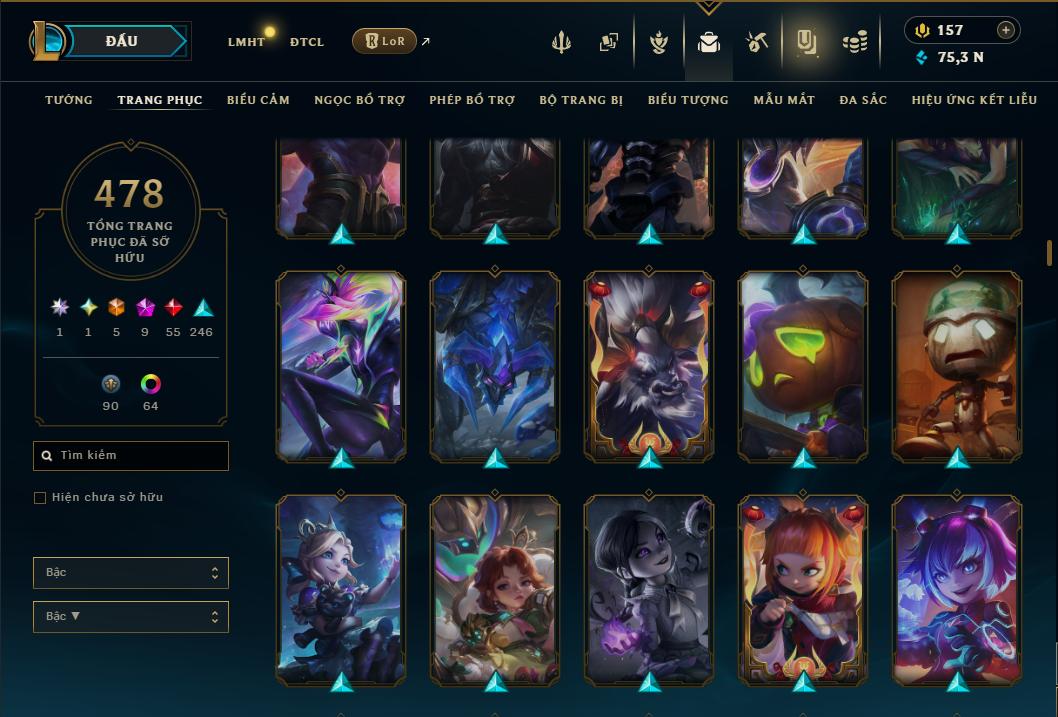Click the Tìm kiếm search box
Image resolution: width=1058 pixels, height=717 pixels.
click(x=131, y=456)
